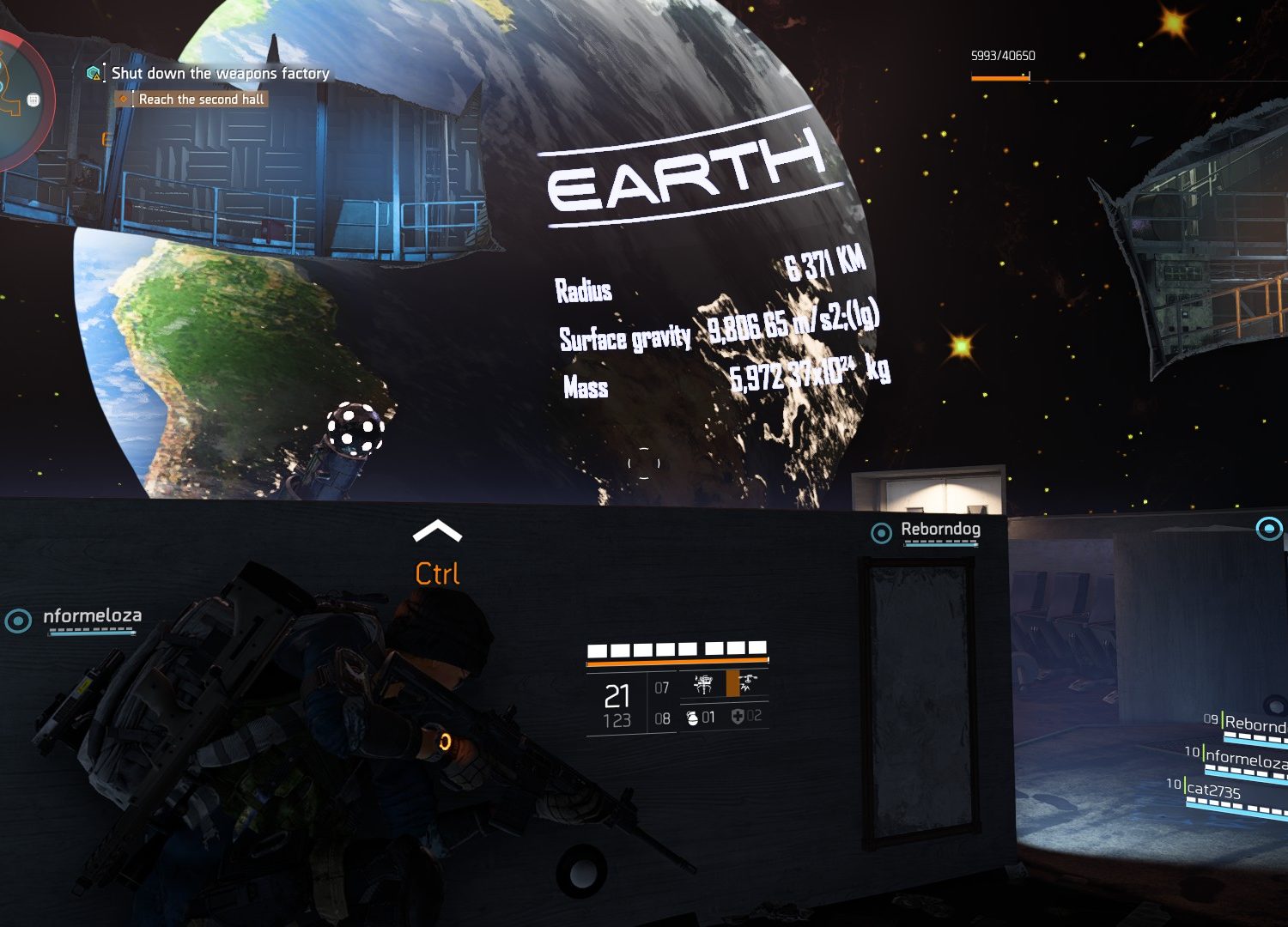Pick the level 09 Rebornd group list row
The image size is (1288, 927).
click(x=1255, y=724)
